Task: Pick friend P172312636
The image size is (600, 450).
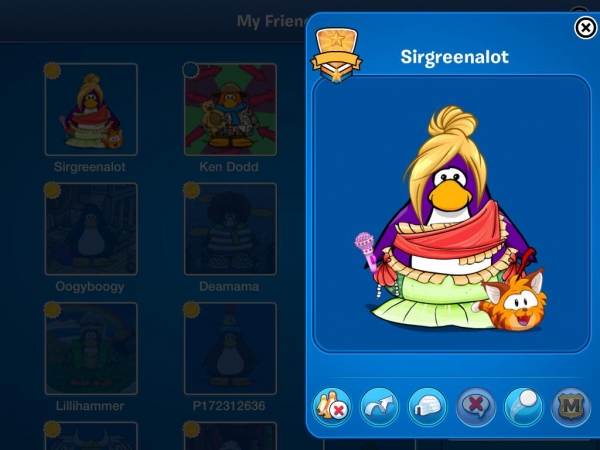Action: [x=230, y=348]
